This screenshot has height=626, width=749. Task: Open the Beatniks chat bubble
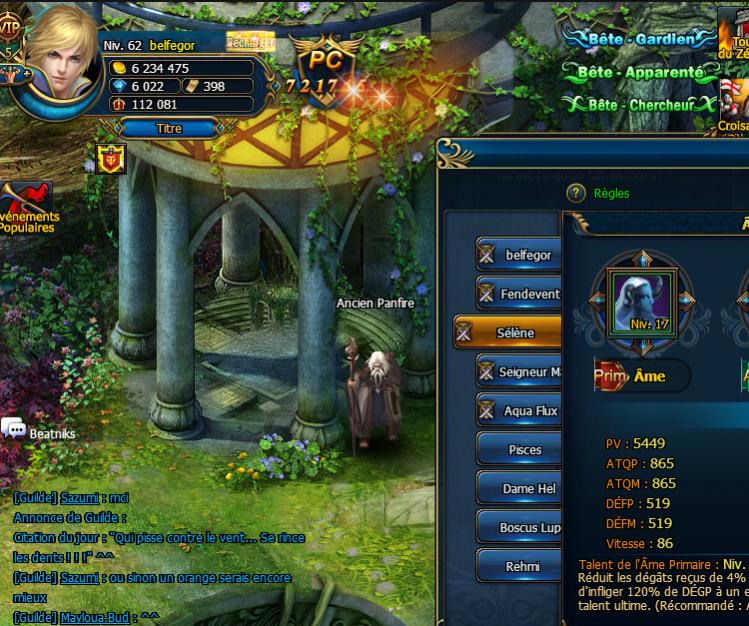point(15,429)
